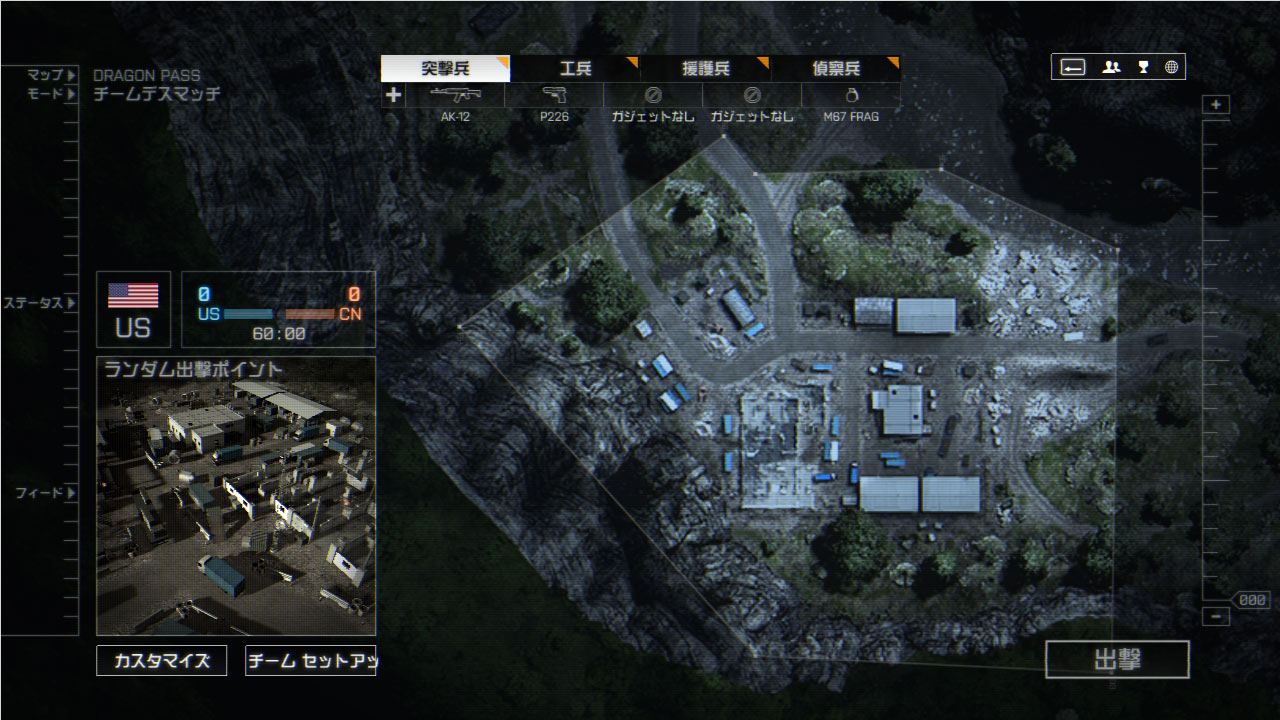
Task: Expand the ステータス side label
Action: click(x=38, y=303)
